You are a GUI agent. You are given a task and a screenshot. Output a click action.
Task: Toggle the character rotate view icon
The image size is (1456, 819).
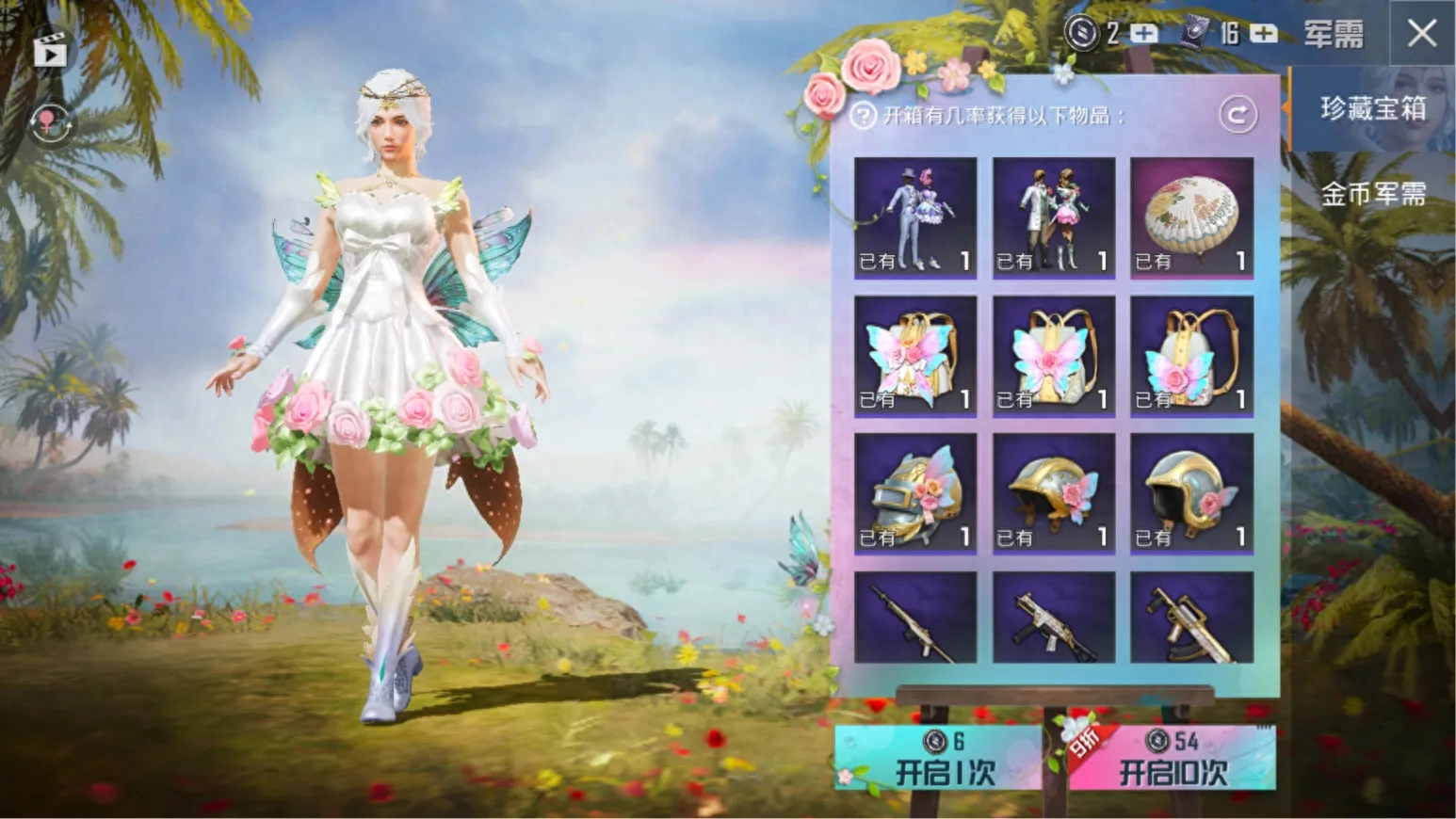click(50, 122)
